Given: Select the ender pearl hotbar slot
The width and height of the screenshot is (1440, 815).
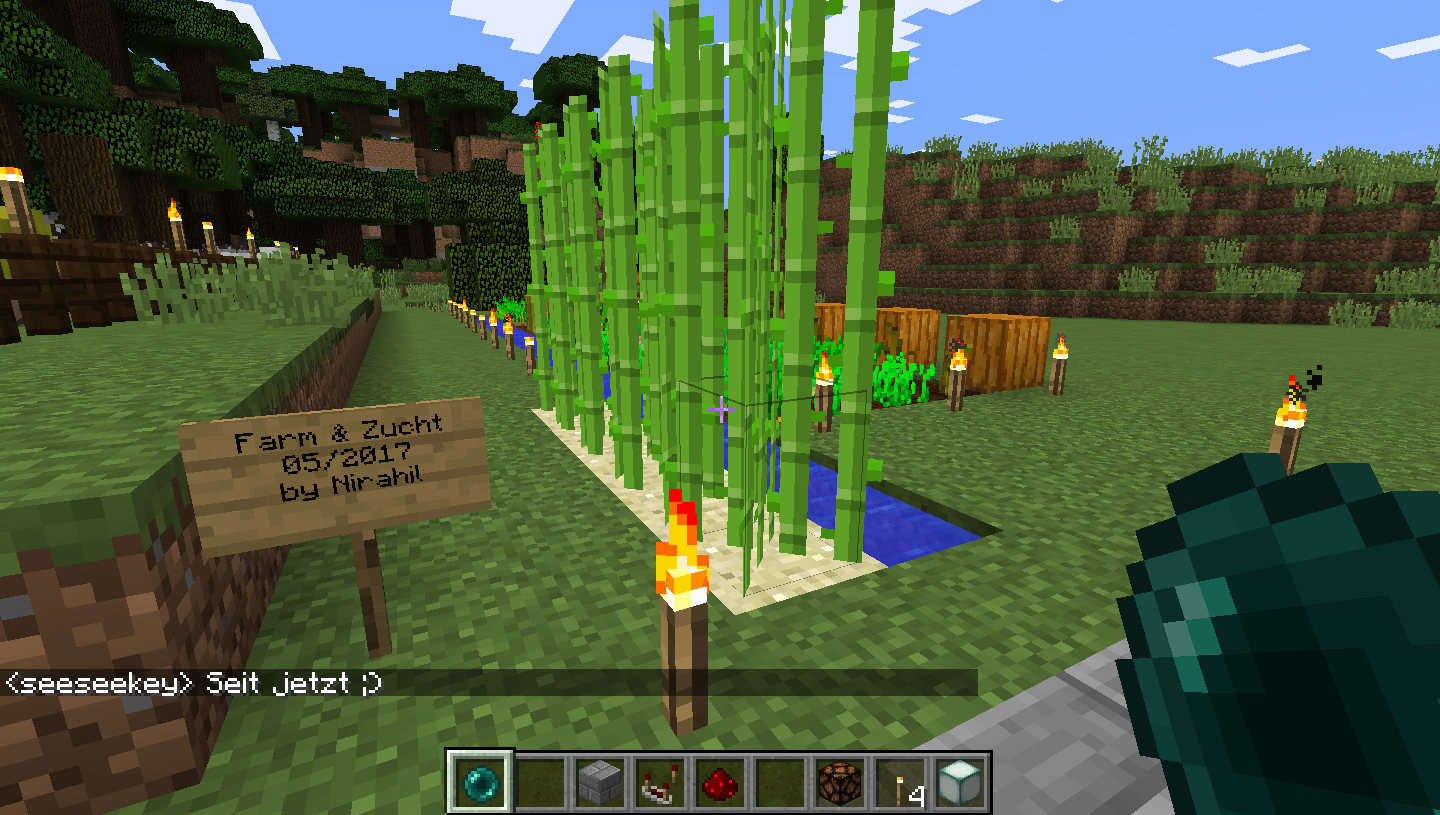Looking at the screenshot, I should tap(480, 782).
